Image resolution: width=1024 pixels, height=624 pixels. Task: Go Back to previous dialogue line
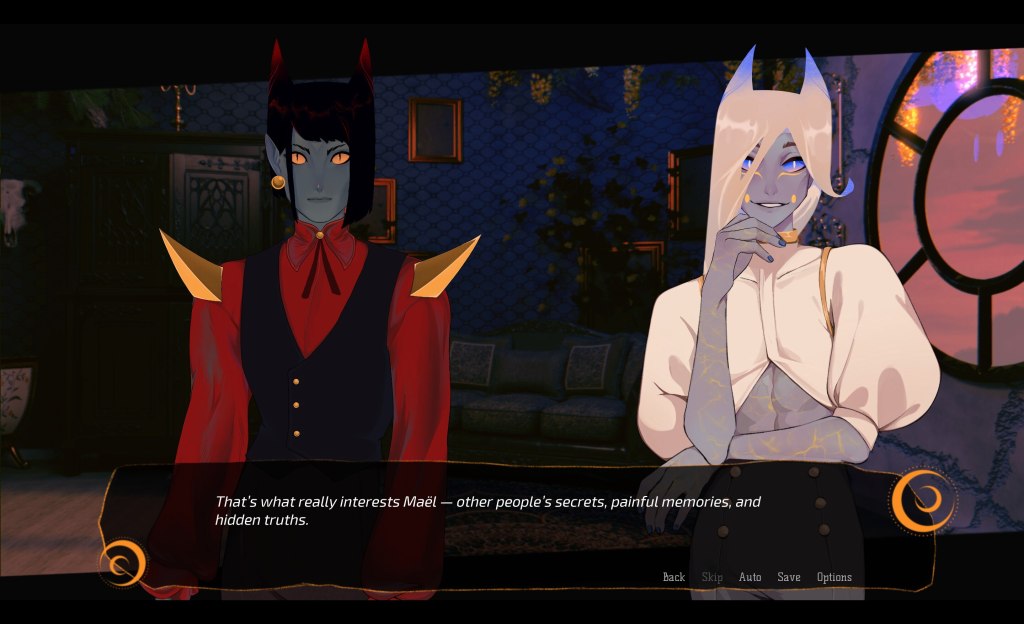(674, 577)
